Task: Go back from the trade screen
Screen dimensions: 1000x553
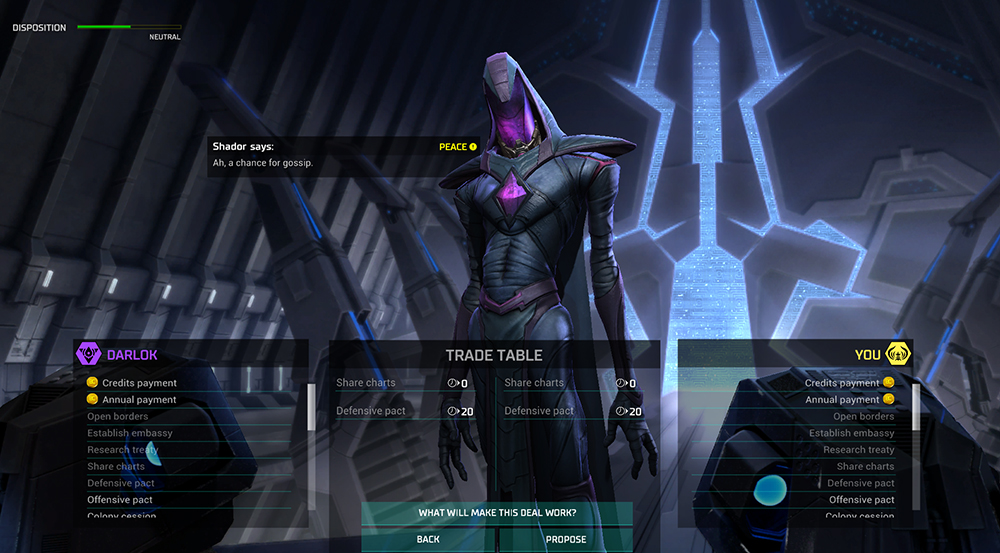Action: point(428,539)
